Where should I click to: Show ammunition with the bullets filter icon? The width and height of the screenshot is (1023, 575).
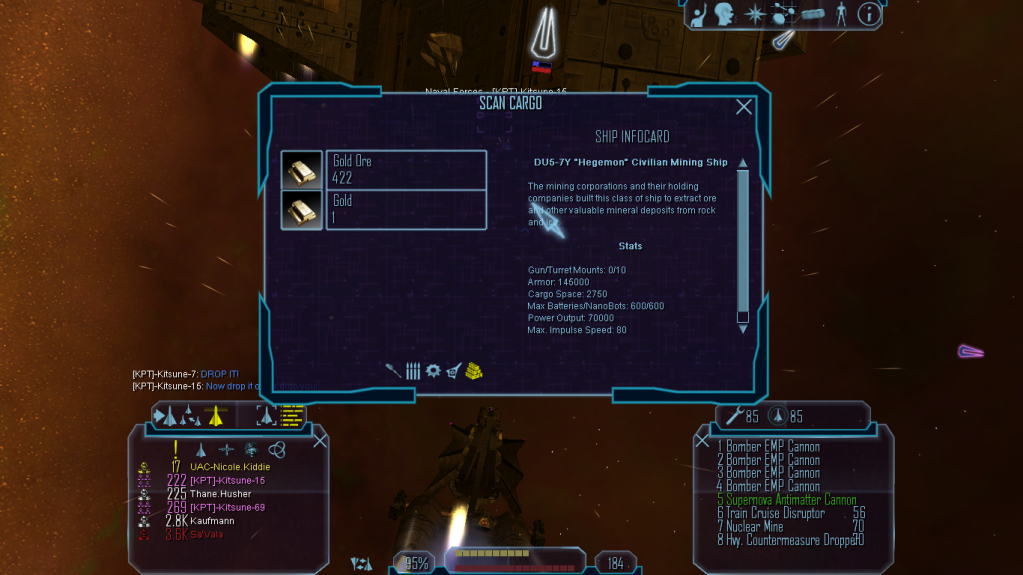[413, 370]
